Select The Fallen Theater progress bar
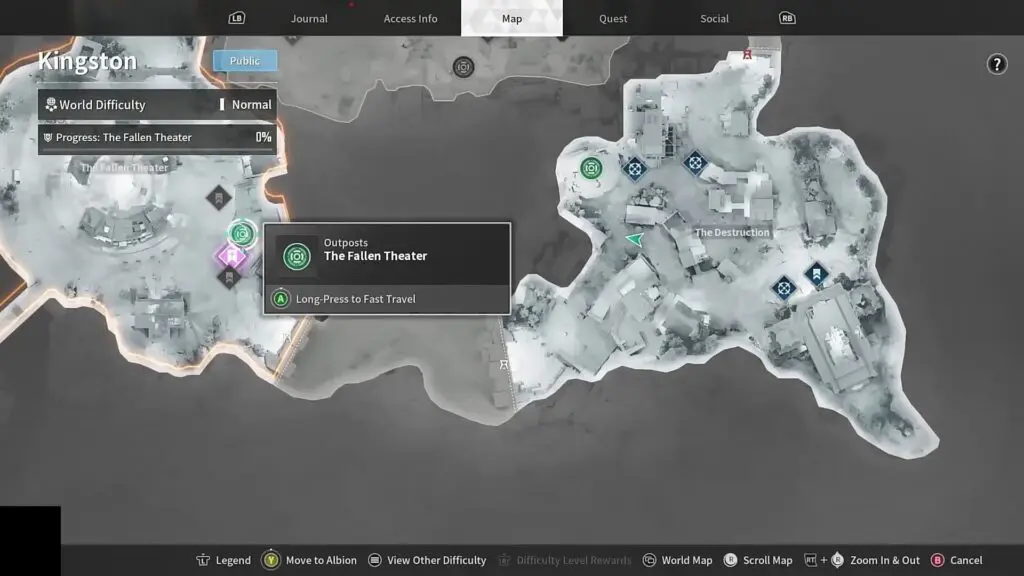 click(157, 137)
